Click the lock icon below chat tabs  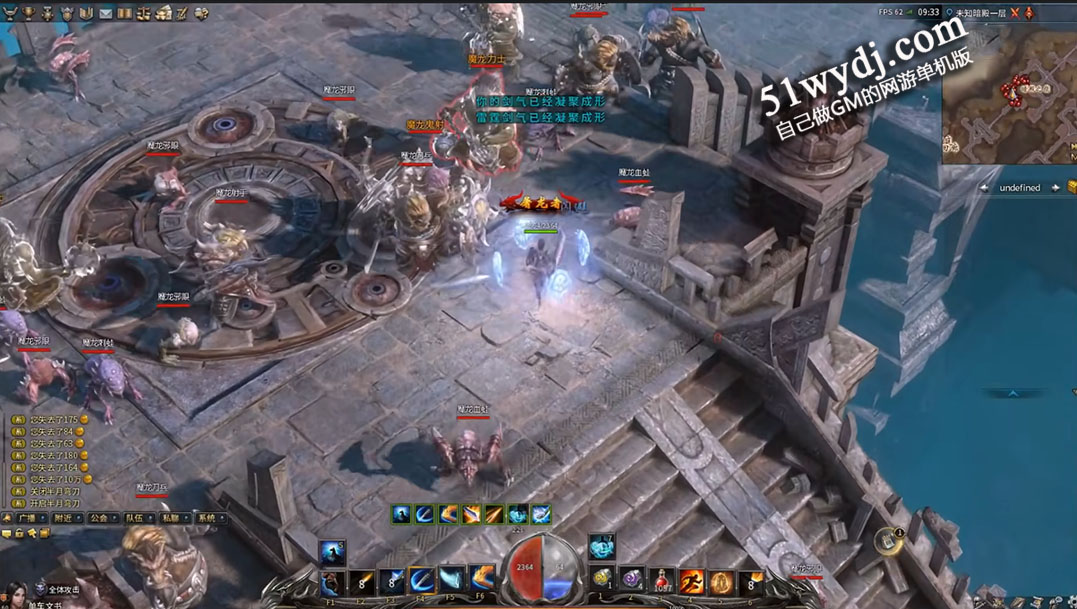[x=19, y=534]
